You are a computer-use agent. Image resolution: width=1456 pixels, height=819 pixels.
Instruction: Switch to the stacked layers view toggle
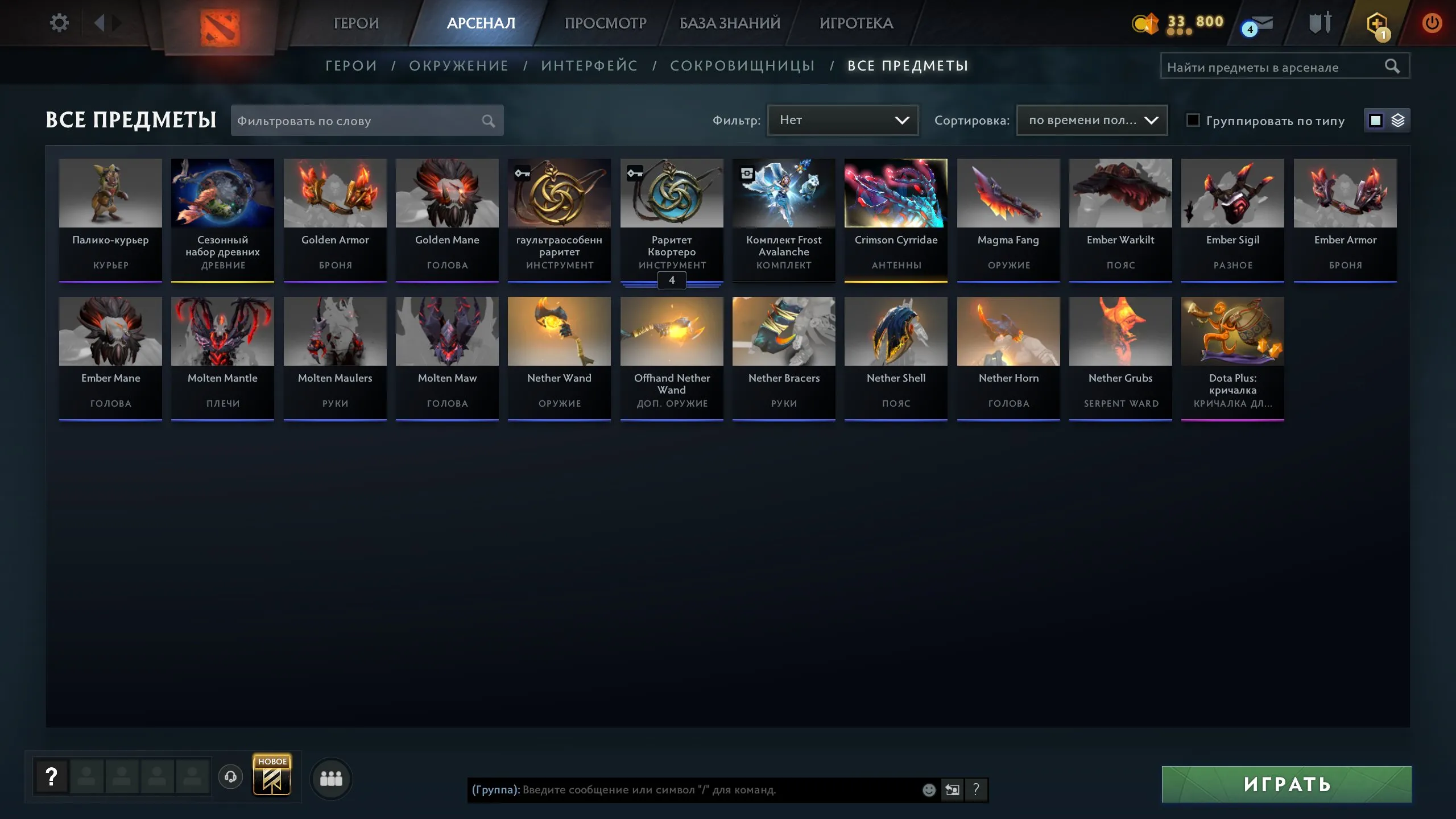pos(1399,120)
